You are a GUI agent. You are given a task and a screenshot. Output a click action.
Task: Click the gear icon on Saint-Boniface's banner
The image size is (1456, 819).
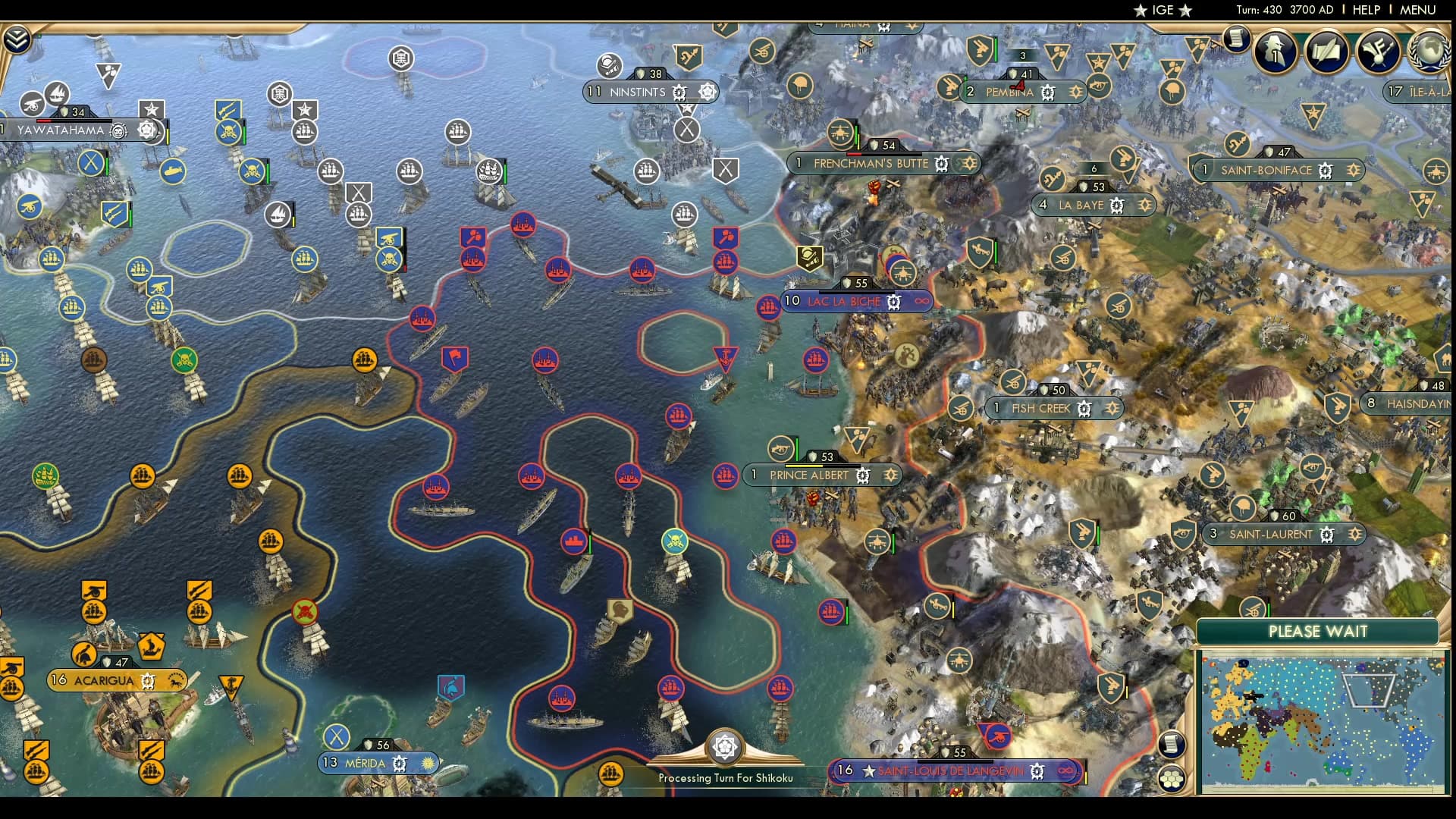[1326, 170]
